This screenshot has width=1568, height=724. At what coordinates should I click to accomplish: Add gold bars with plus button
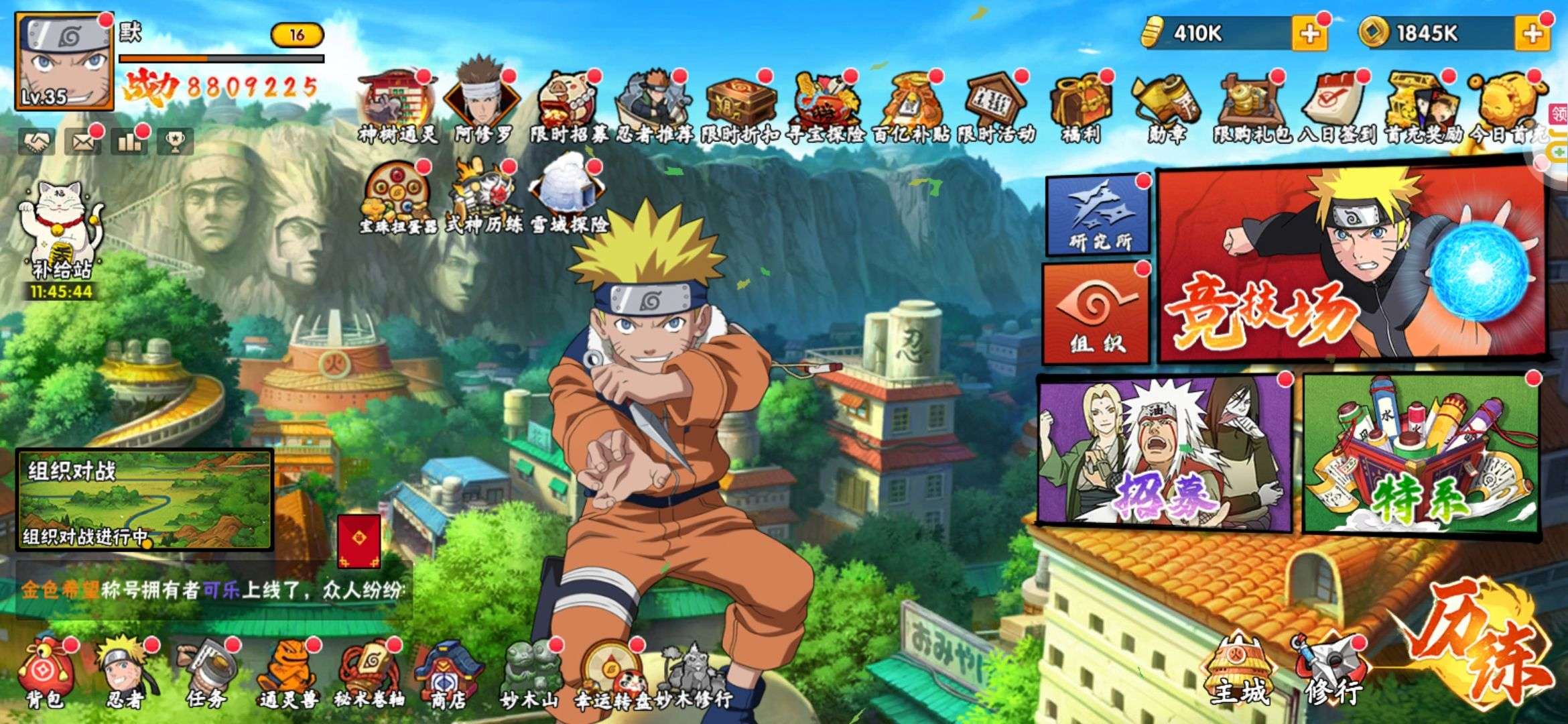point(1309,34)
